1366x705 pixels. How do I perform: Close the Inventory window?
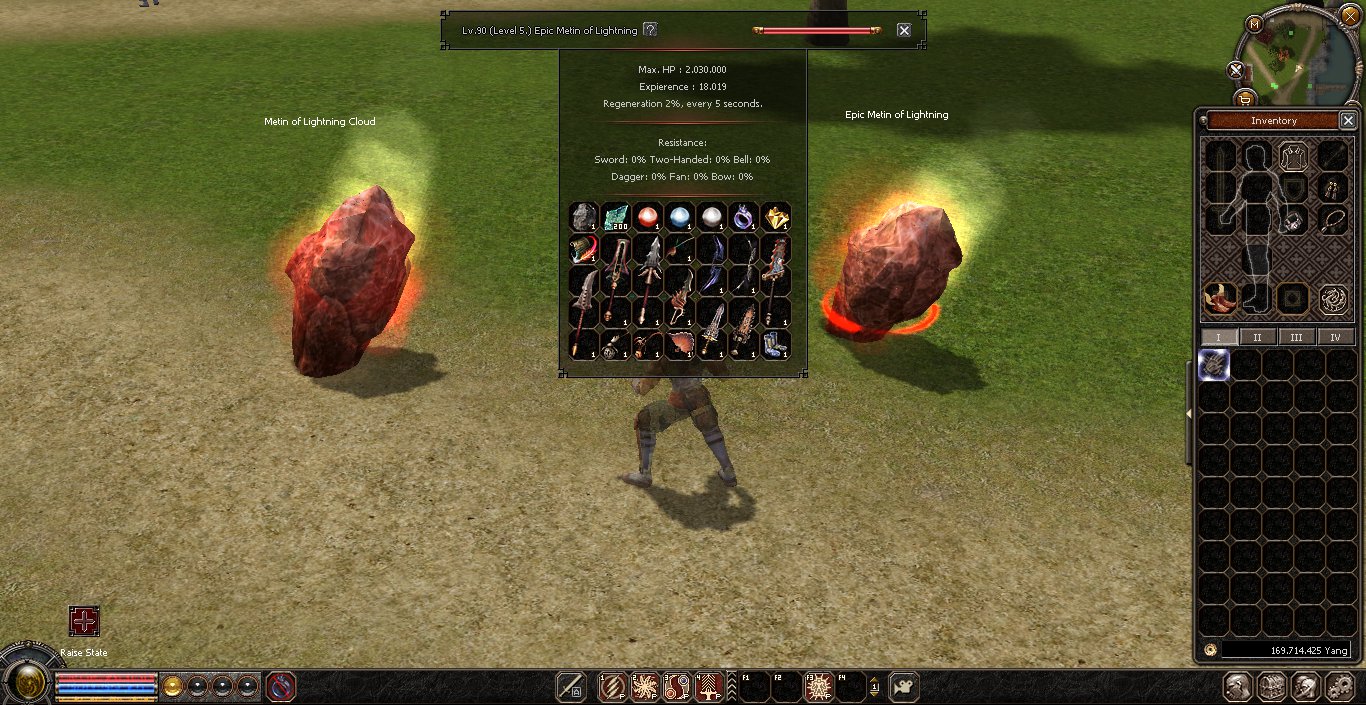click(1347, 120)
